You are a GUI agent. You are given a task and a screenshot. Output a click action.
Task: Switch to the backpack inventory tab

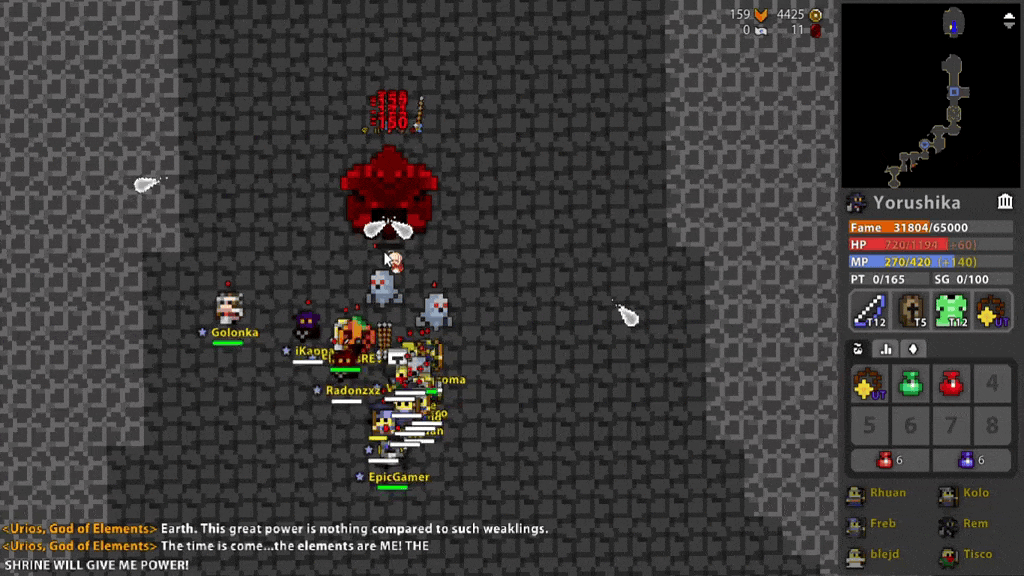[x=858, y=349]
